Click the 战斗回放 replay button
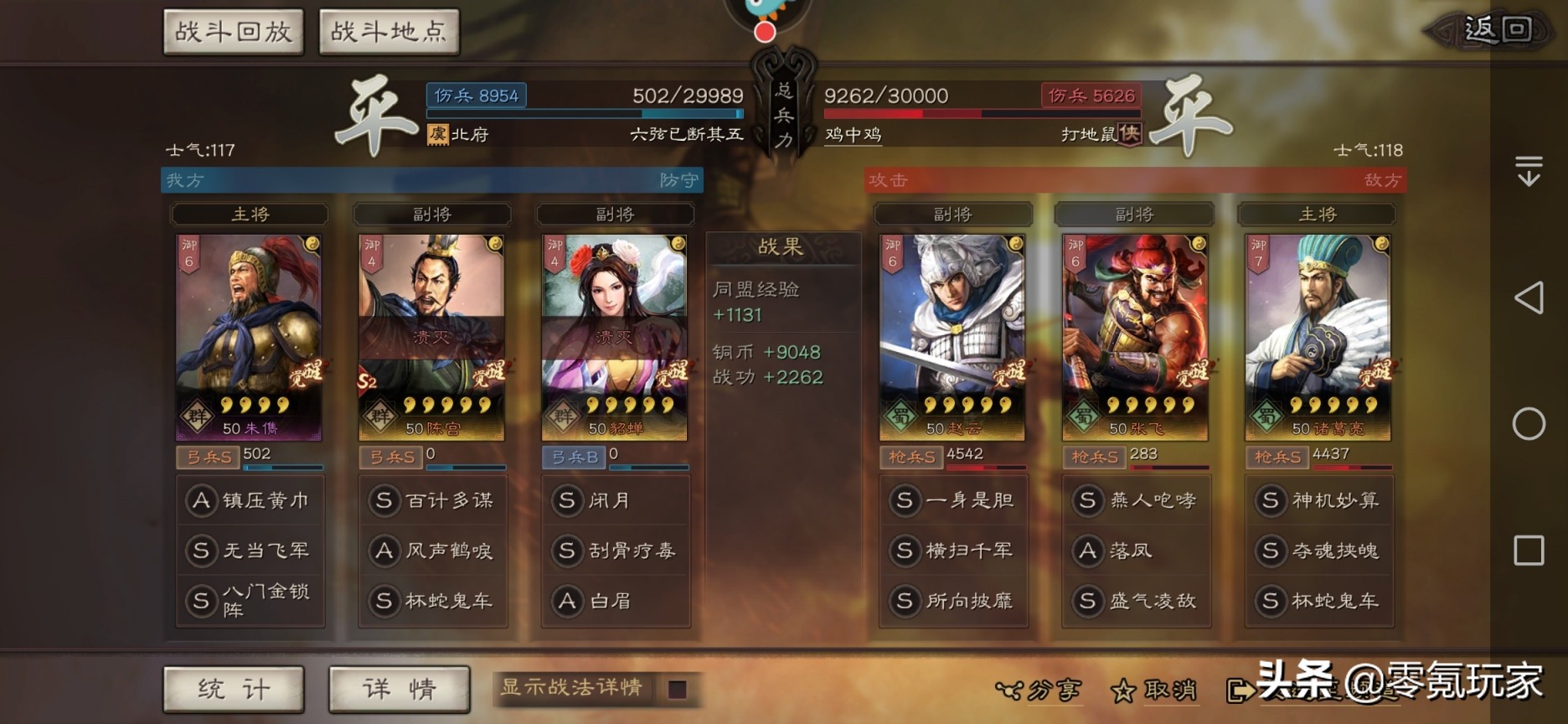 click(x=233, y=30)
